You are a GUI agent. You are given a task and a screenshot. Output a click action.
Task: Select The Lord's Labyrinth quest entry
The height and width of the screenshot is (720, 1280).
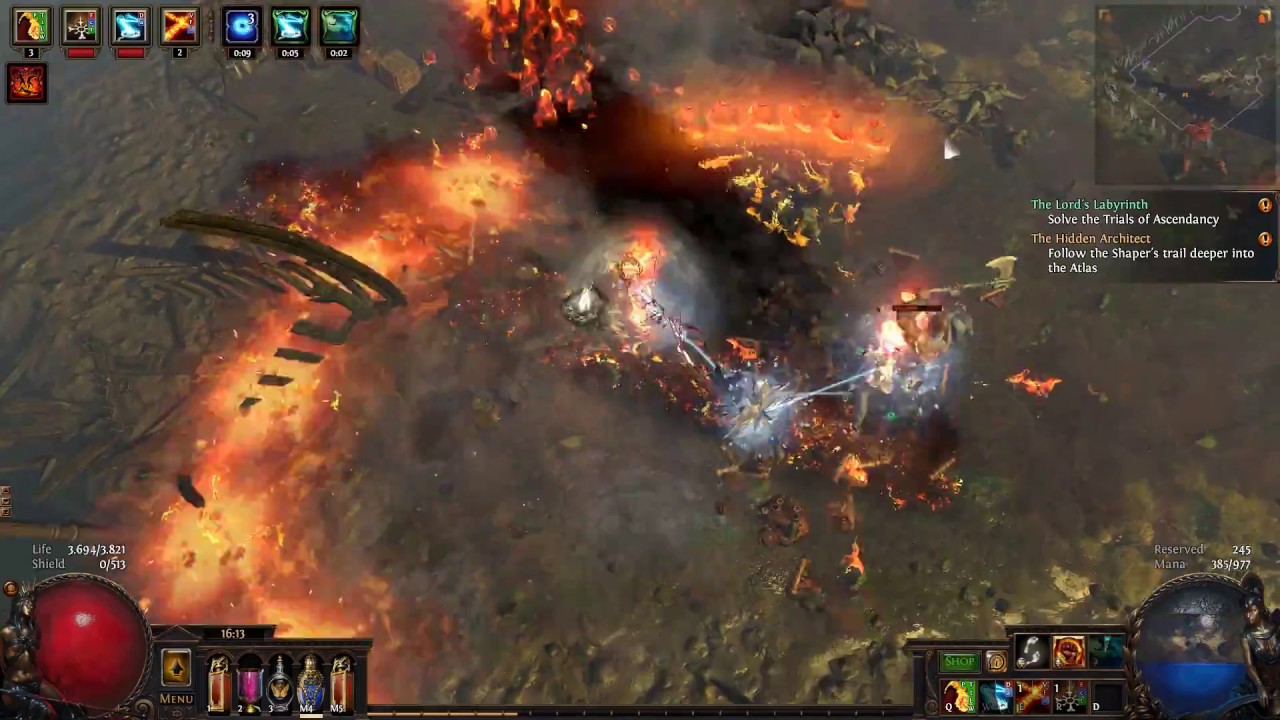(1089, 204)
